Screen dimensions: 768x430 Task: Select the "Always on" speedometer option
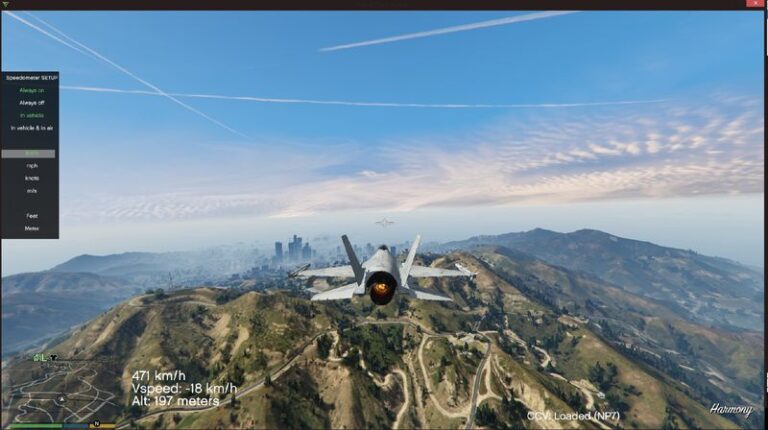click(x=32, y=90)
